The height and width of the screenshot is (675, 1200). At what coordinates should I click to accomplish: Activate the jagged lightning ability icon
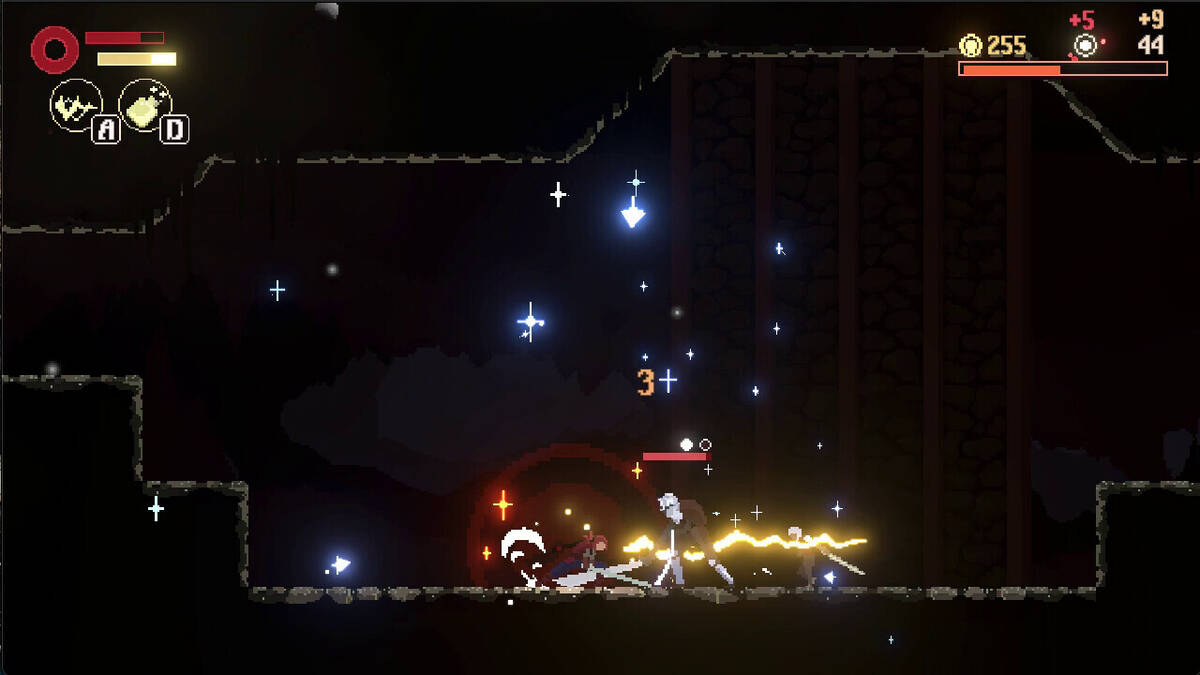[75, 105]
